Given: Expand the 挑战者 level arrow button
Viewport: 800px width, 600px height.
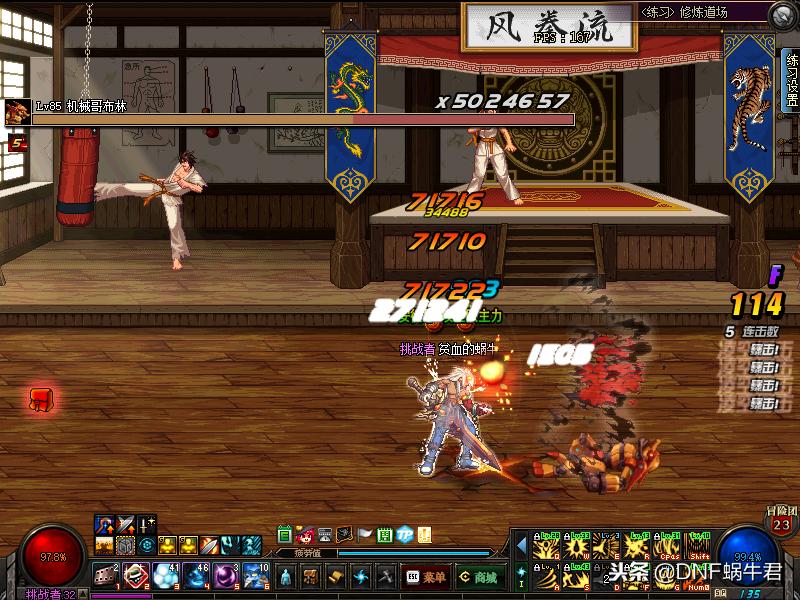Looking at the screenshot, I should 84,594.
